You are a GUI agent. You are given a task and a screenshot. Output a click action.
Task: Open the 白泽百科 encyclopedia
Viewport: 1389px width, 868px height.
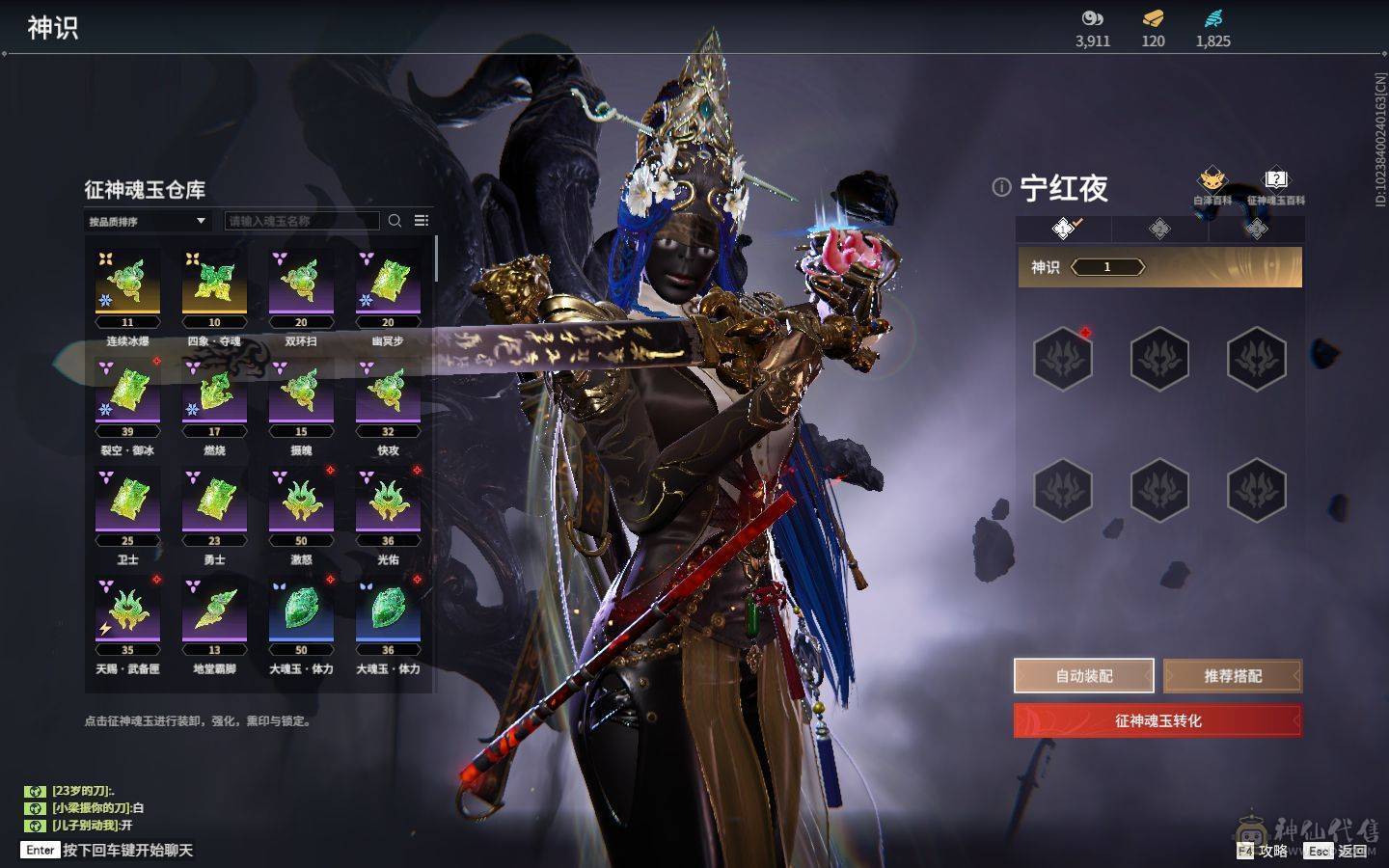pos(1212,184)
